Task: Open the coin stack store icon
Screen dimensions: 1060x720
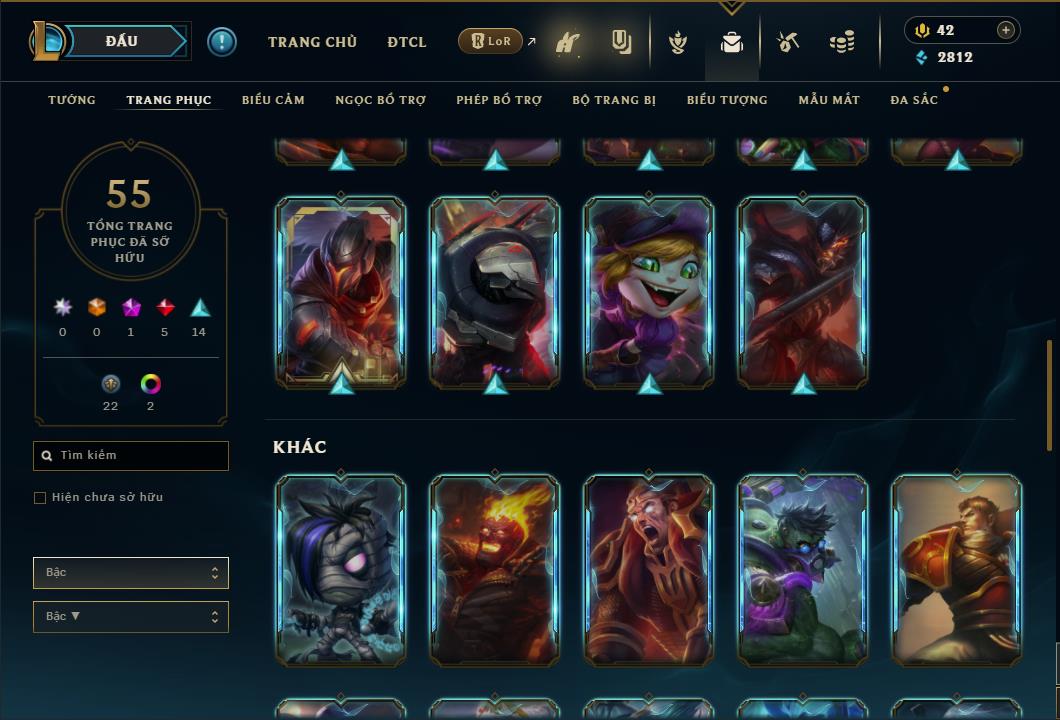Action: point(842,42)
